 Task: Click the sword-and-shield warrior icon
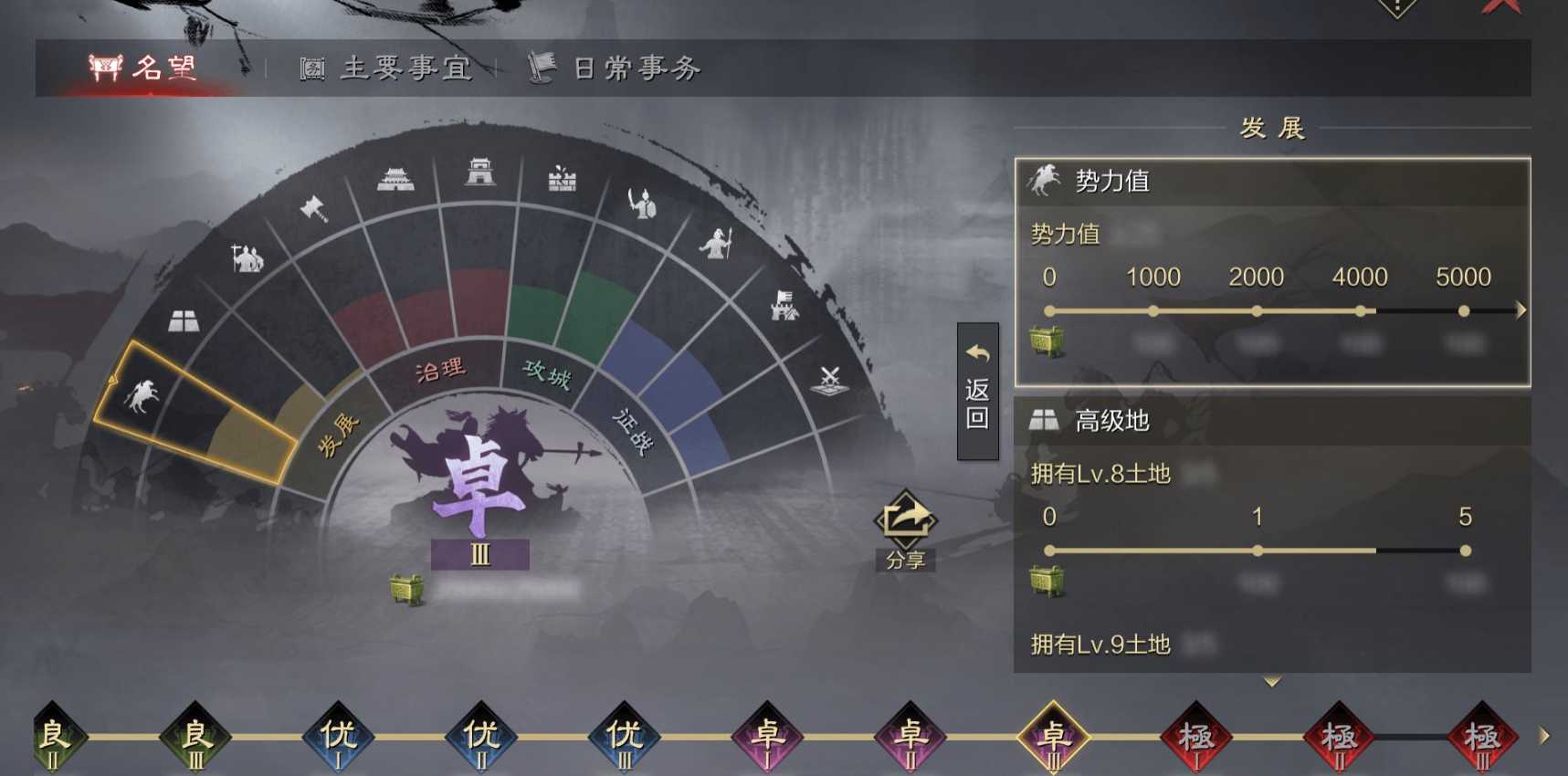point(645,199)
